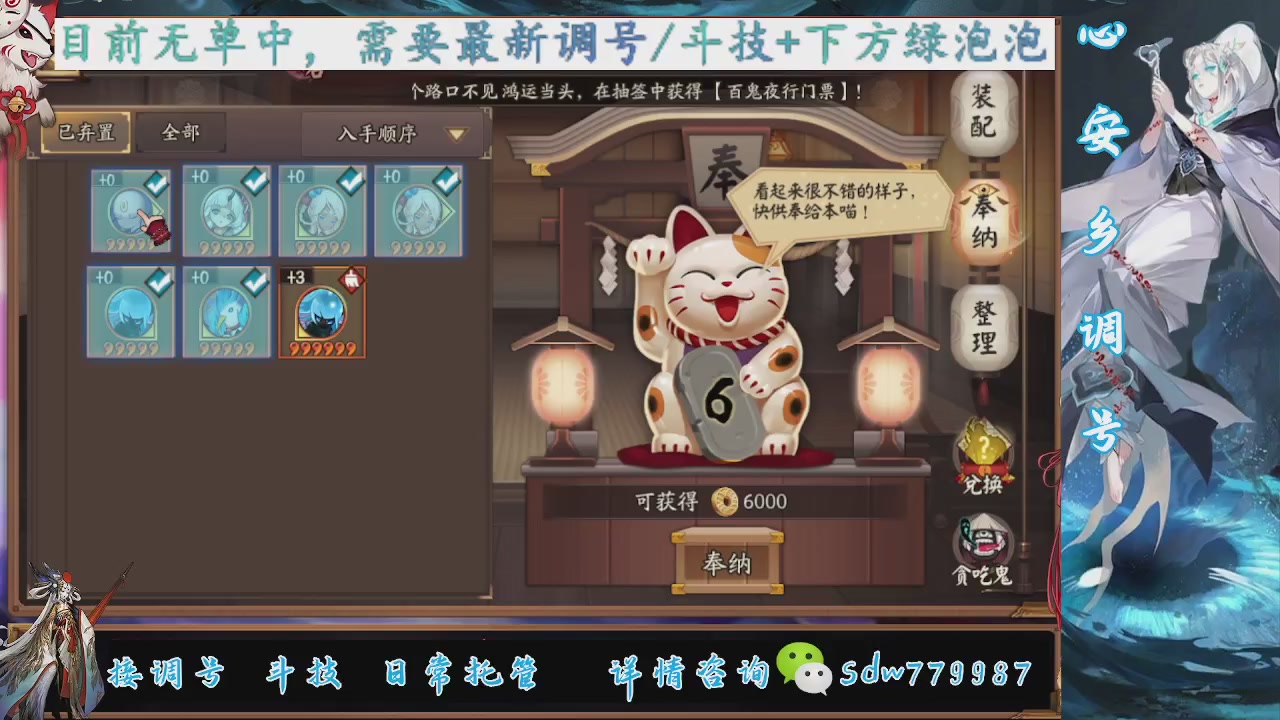Deselect the checkmark on second row left card
This screenshot has width=1280, height=720.
(157, 281)
